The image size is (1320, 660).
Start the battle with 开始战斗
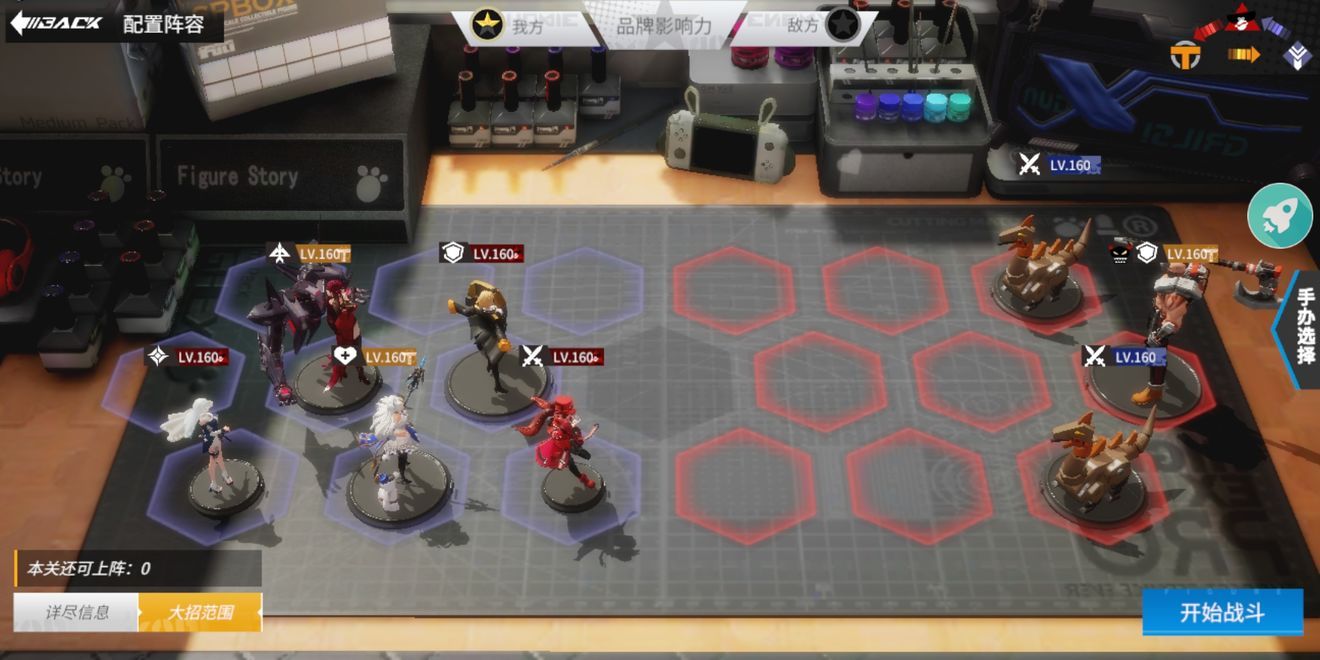(1222, 612)
